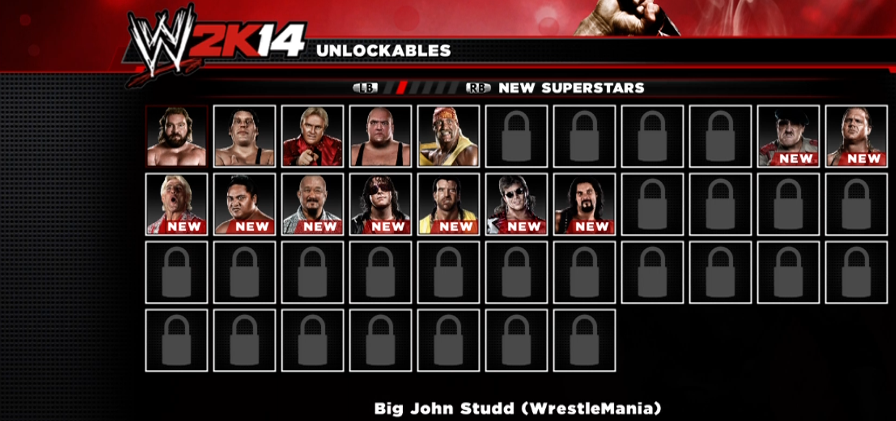896x421 pixels.
Task: Choose Shawn Michaels wearing dark sunglasses
Action: pos(516,204)
